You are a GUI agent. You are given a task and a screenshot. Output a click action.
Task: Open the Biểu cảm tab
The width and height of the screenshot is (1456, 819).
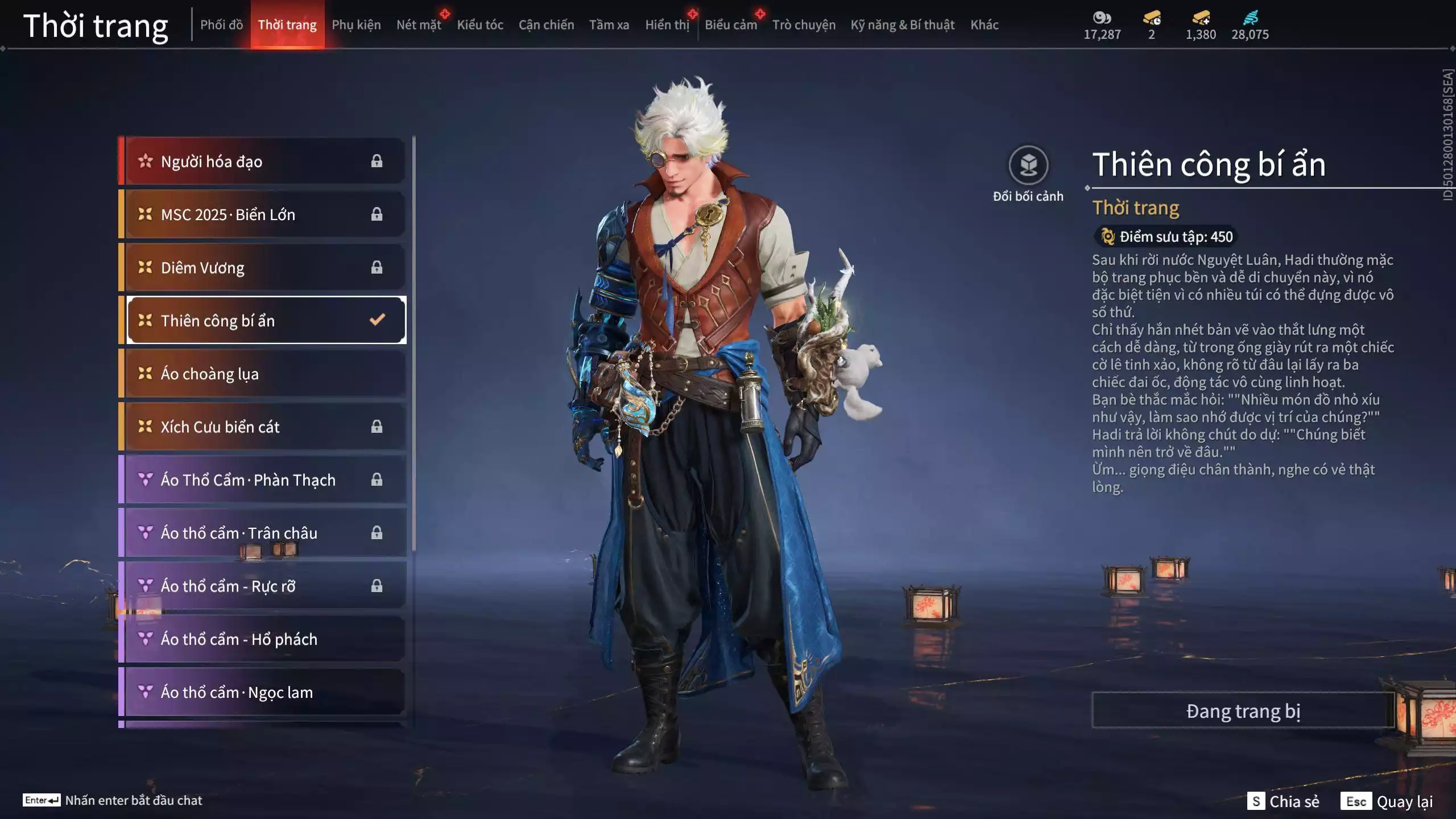(730, 25)
